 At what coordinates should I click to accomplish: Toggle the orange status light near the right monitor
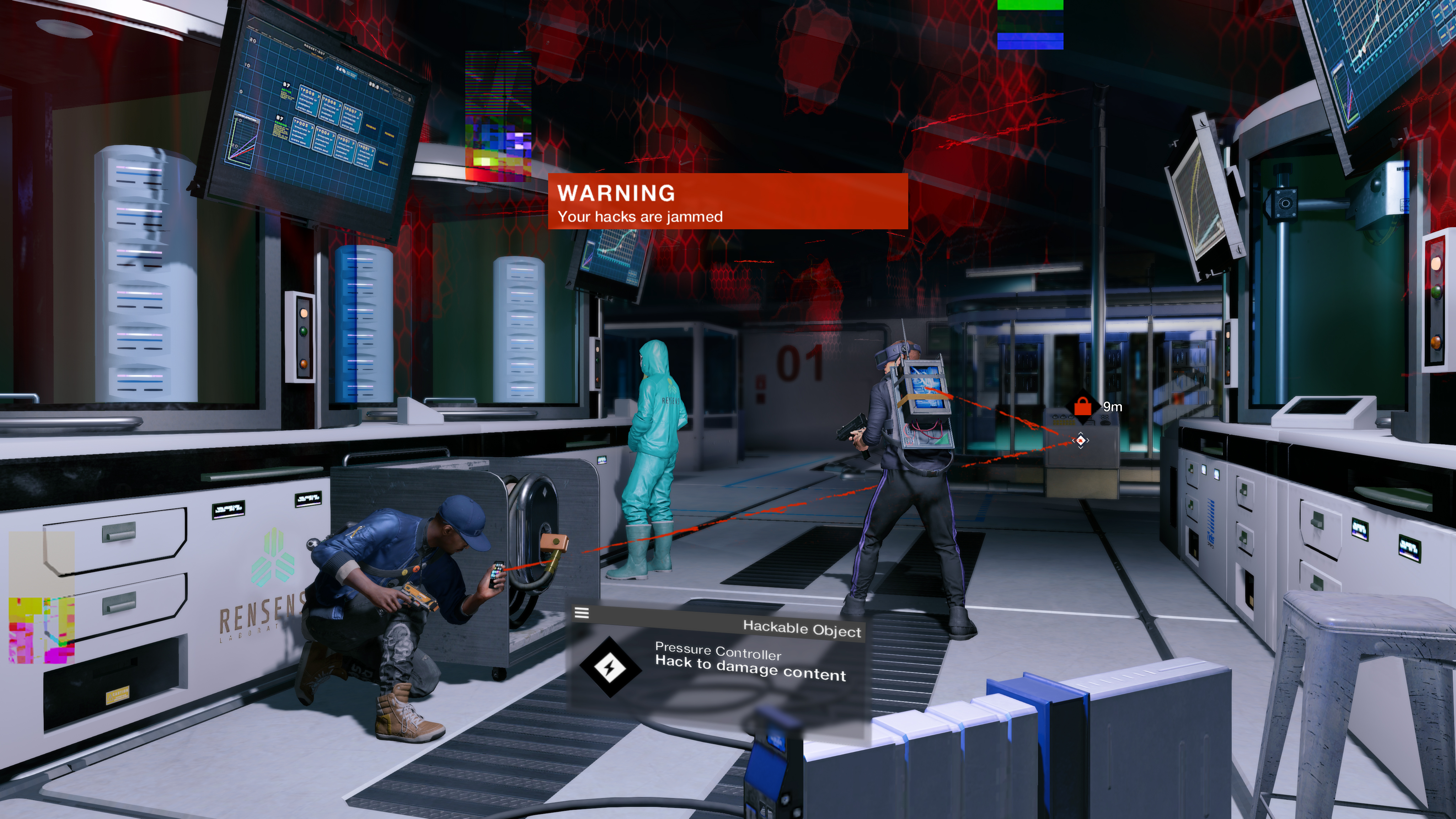[1436, 343]
